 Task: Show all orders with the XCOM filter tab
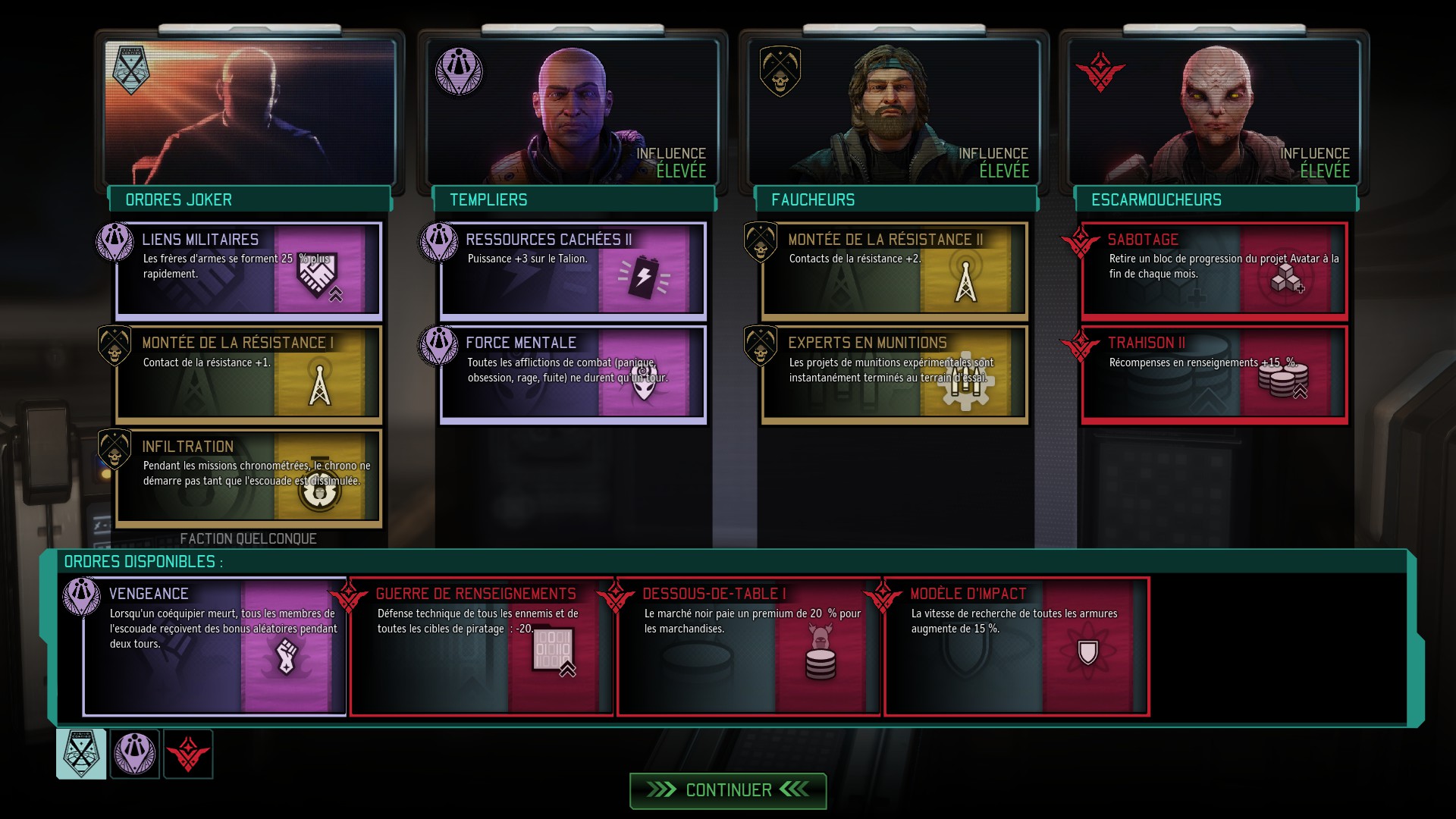(x=81, y=754)
